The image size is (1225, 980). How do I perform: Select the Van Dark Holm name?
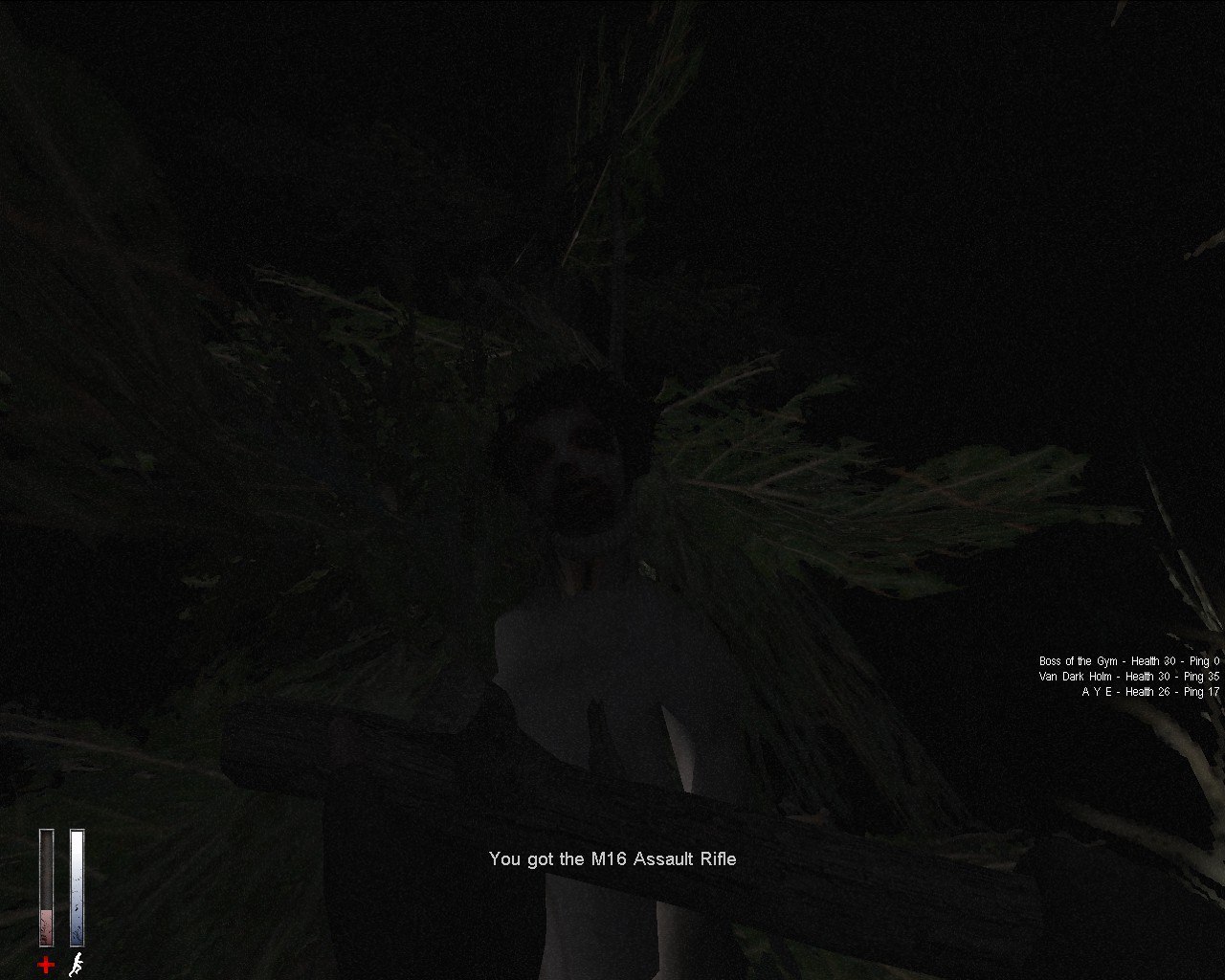click(1072, 676)
